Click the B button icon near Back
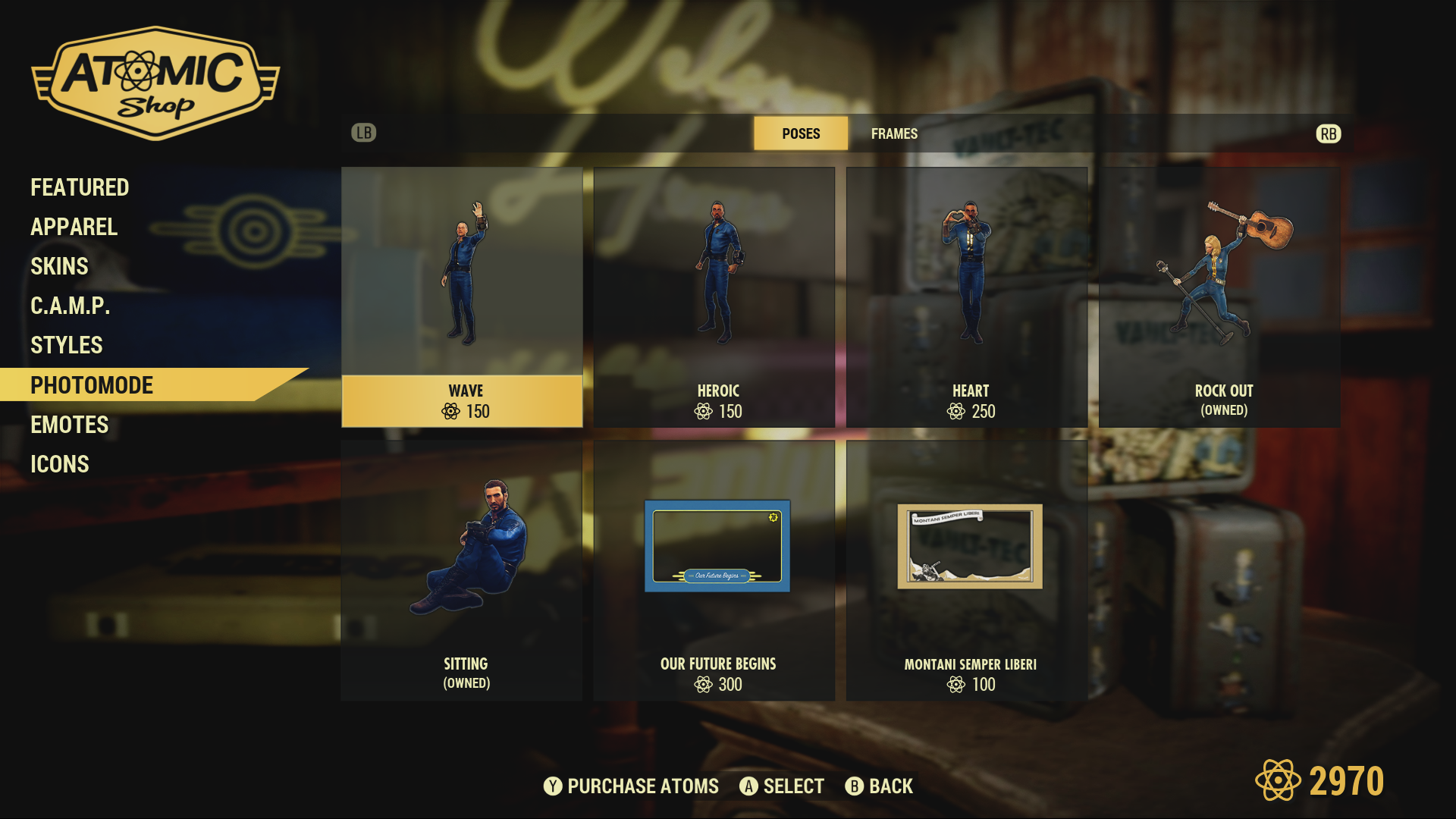The width and height of the screenshot is (1456, 819). [855, 786]
